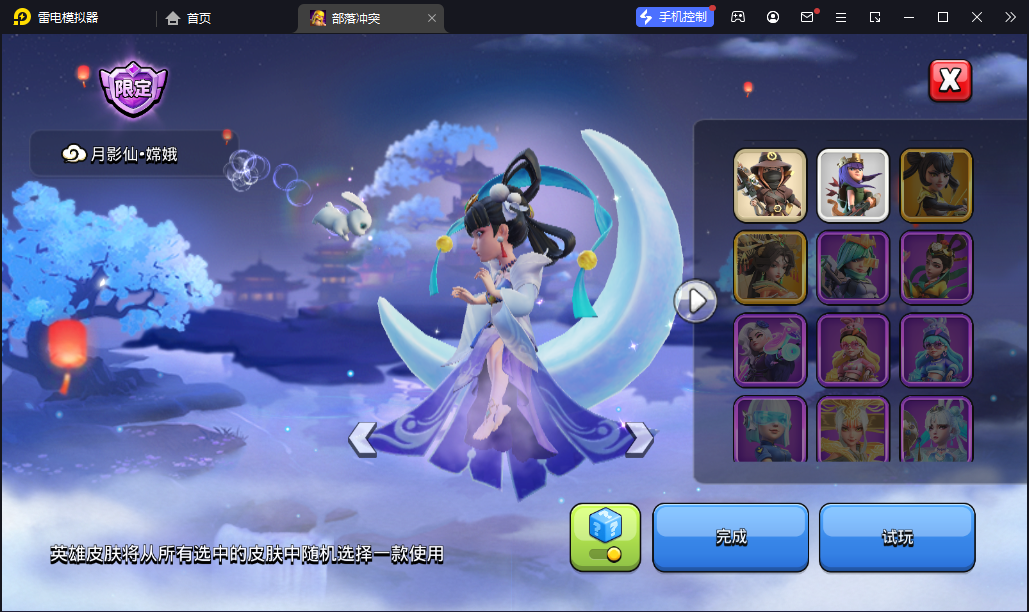1029x612 pixels.
Task: Show the next skin with right arrow
Action: (638, 438)
